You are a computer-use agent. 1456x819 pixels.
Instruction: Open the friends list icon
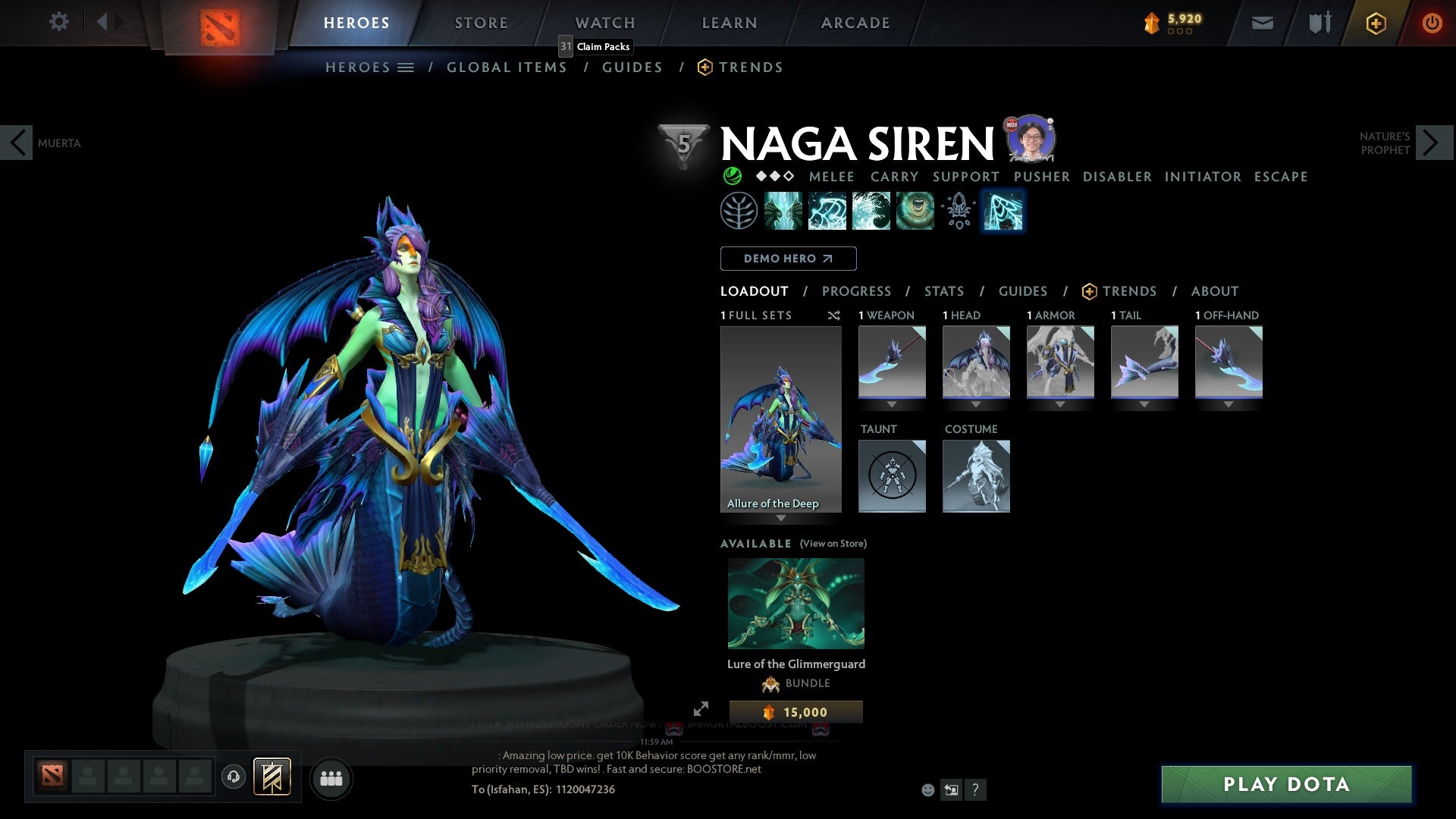331,778
